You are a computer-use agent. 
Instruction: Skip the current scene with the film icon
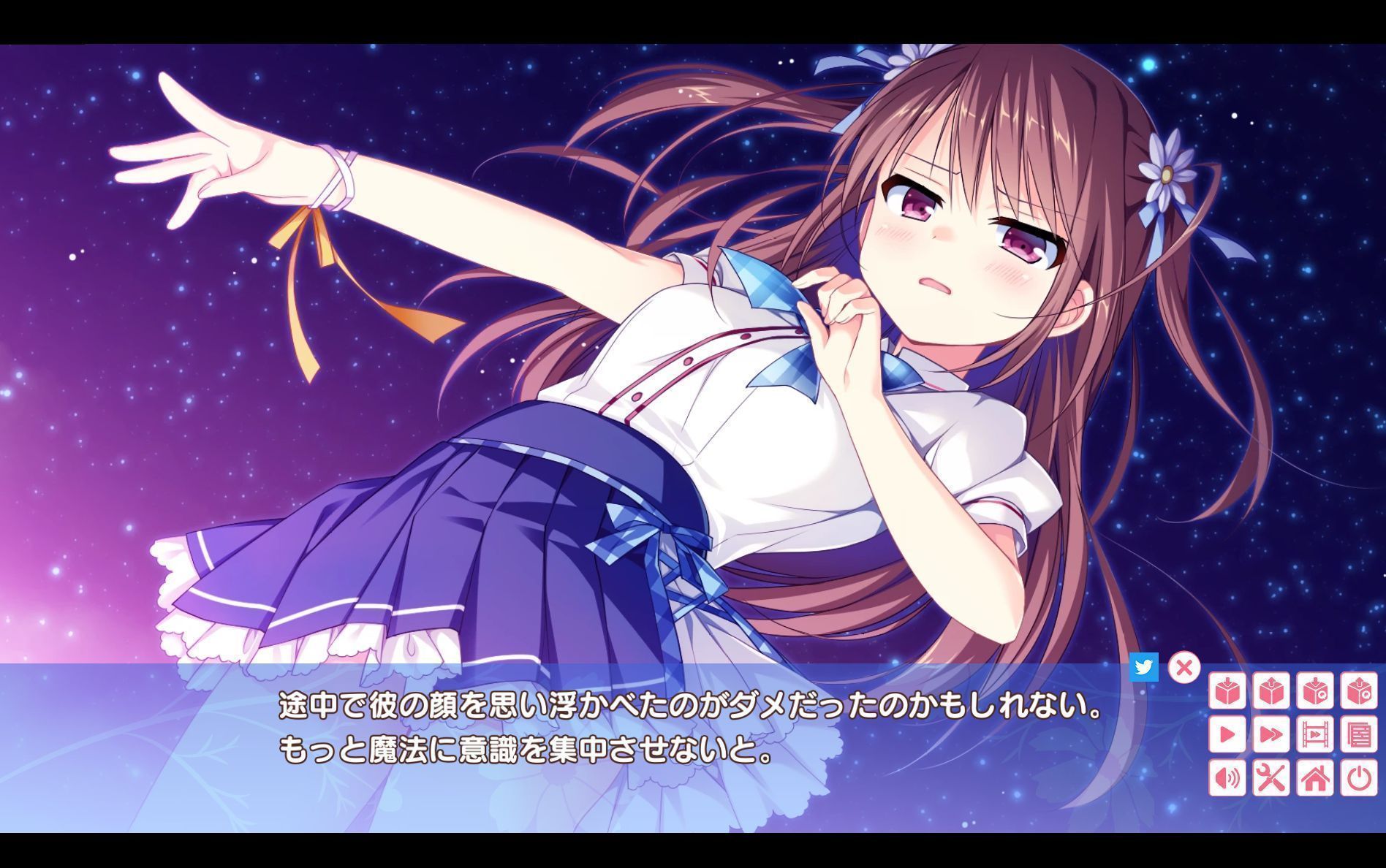point(1317,734)
